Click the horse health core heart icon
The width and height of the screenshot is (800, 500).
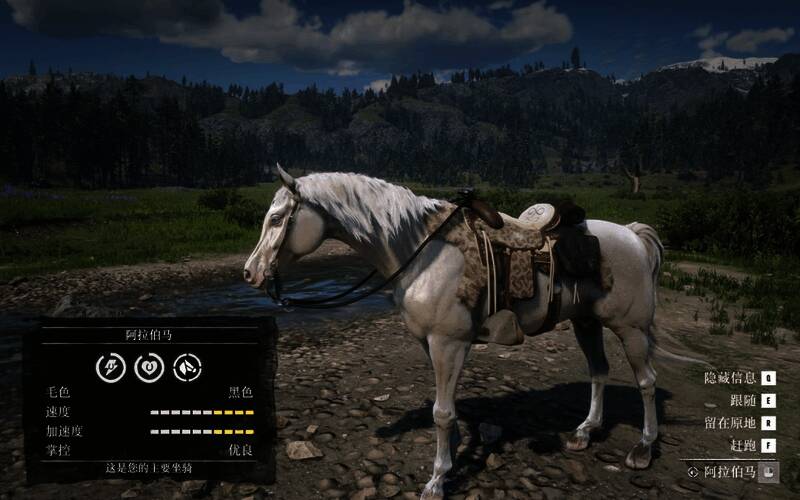tap(148, 368)
